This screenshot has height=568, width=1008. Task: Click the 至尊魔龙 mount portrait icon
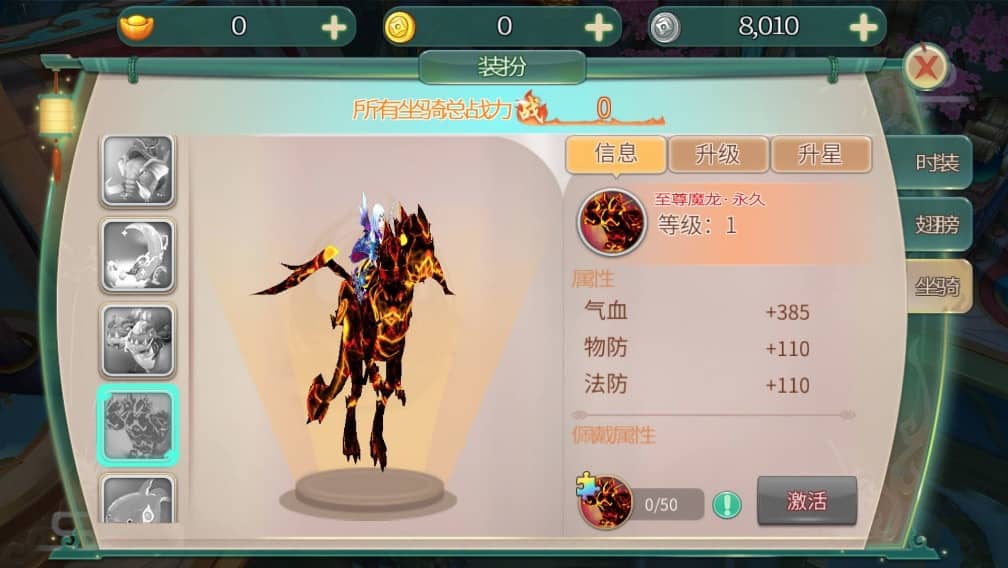click(x=610, y=221)
